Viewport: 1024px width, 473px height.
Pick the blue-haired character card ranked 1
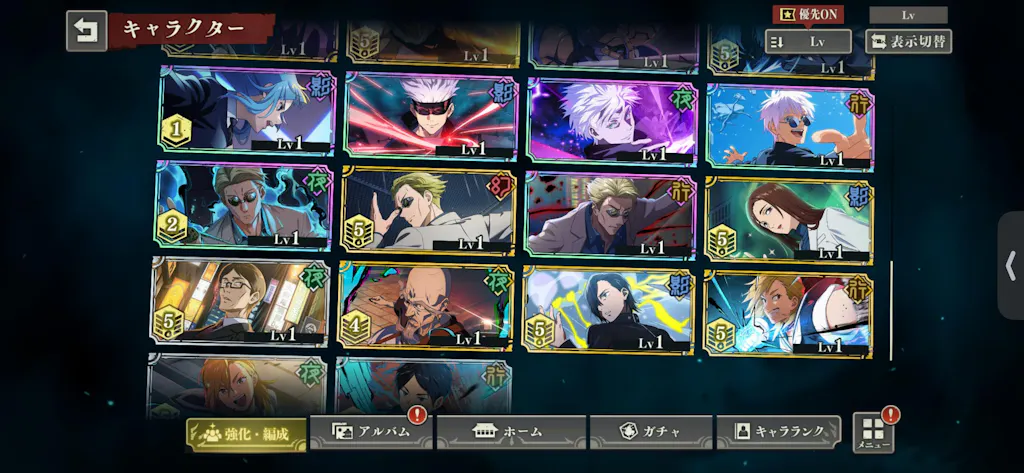[x=246, y=109]
